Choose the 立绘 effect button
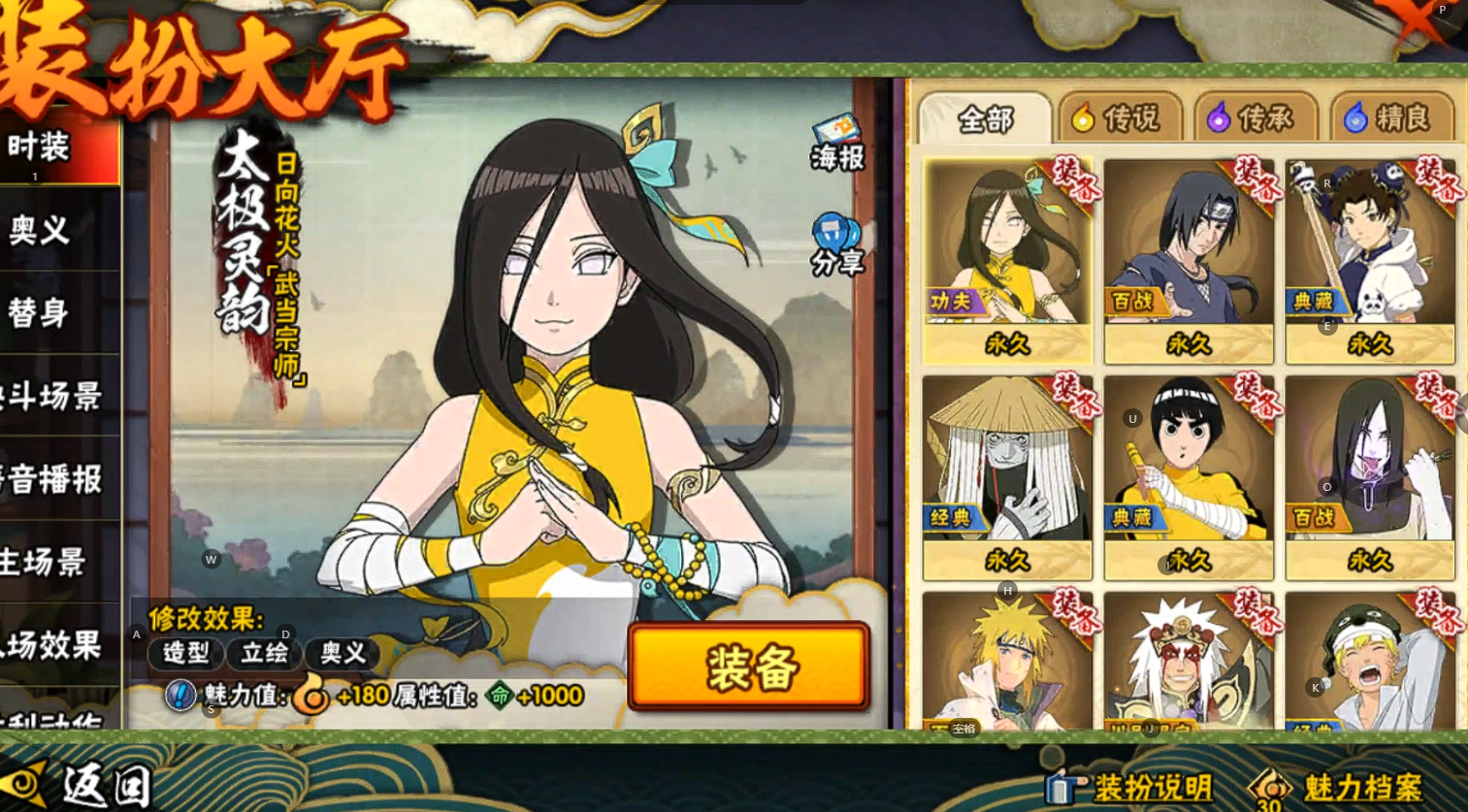The image size is (1468, 812). 264,653
